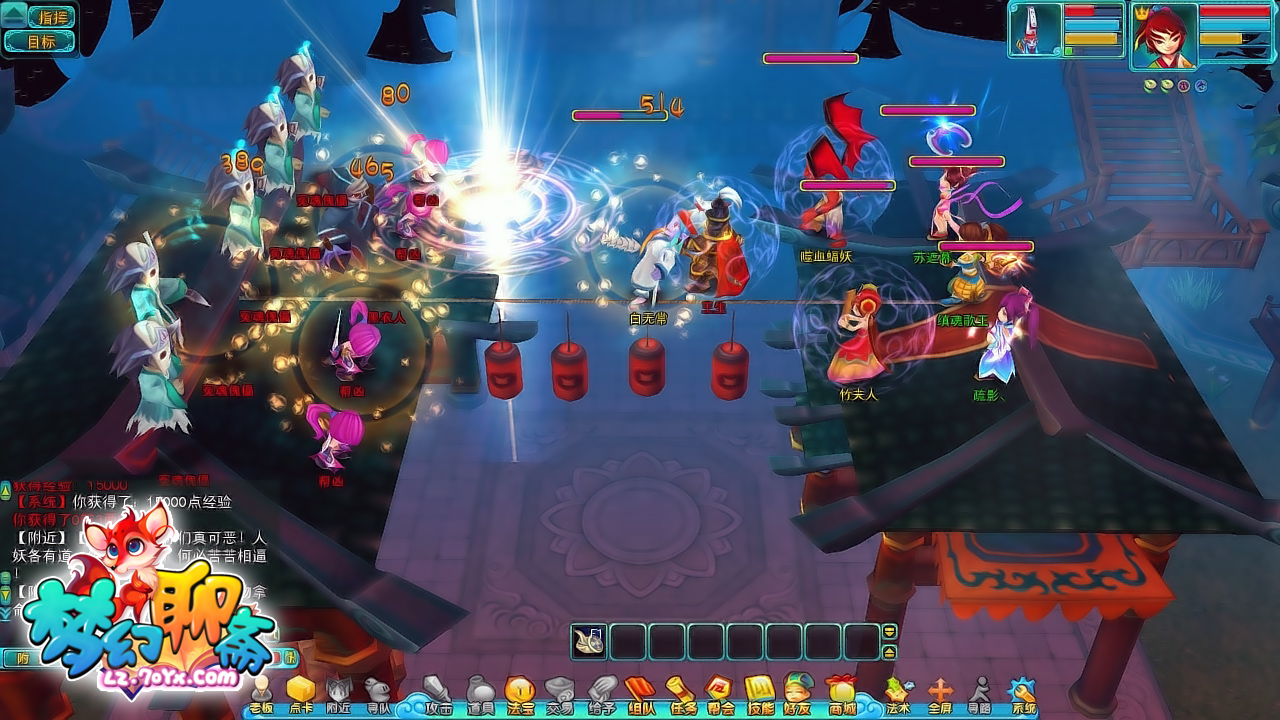
Task: Open the 寻队 team finder
Action: (378, 694)
